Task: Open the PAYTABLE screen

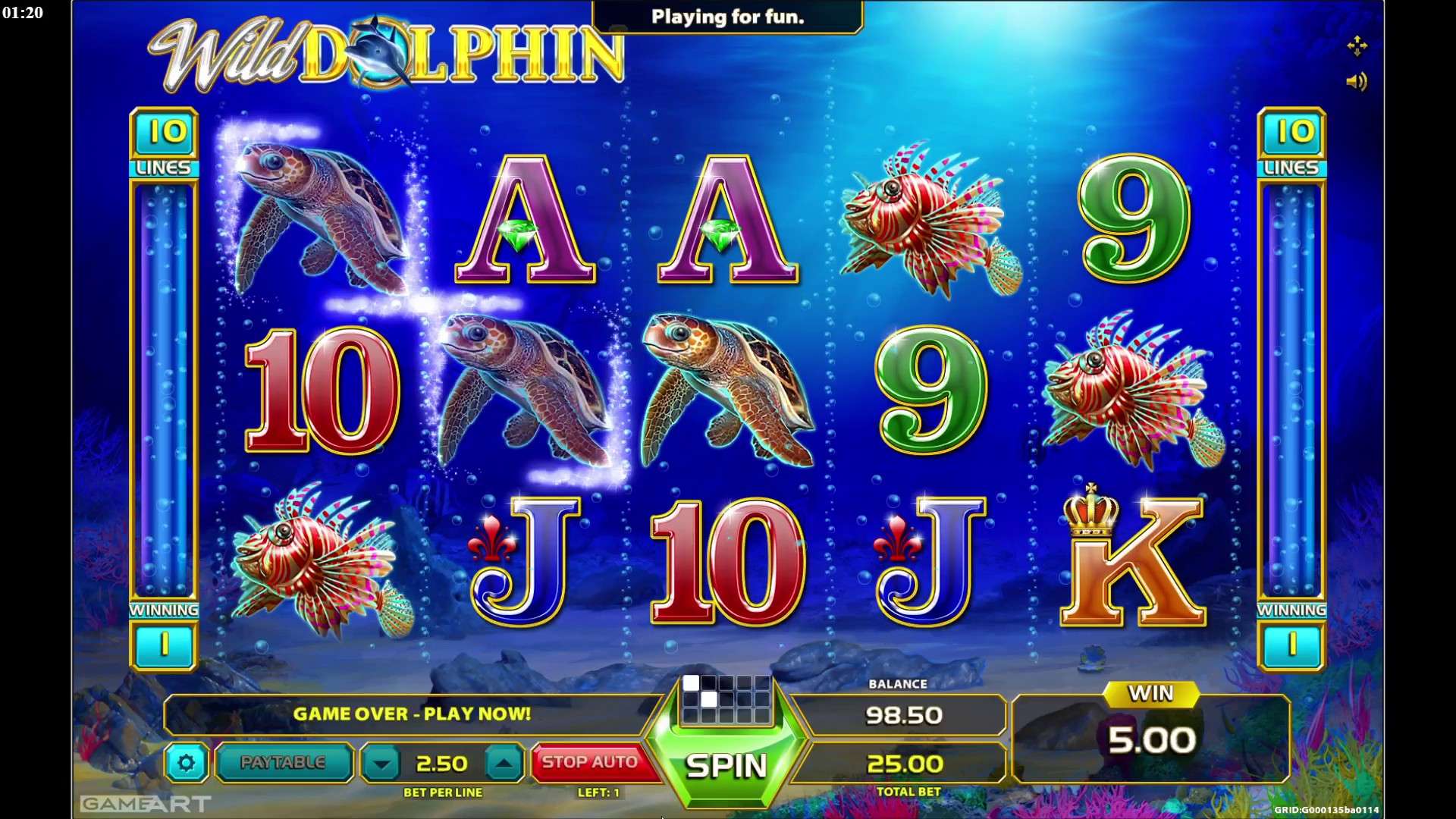Action: pyautogui.click(x=283, y=762)
